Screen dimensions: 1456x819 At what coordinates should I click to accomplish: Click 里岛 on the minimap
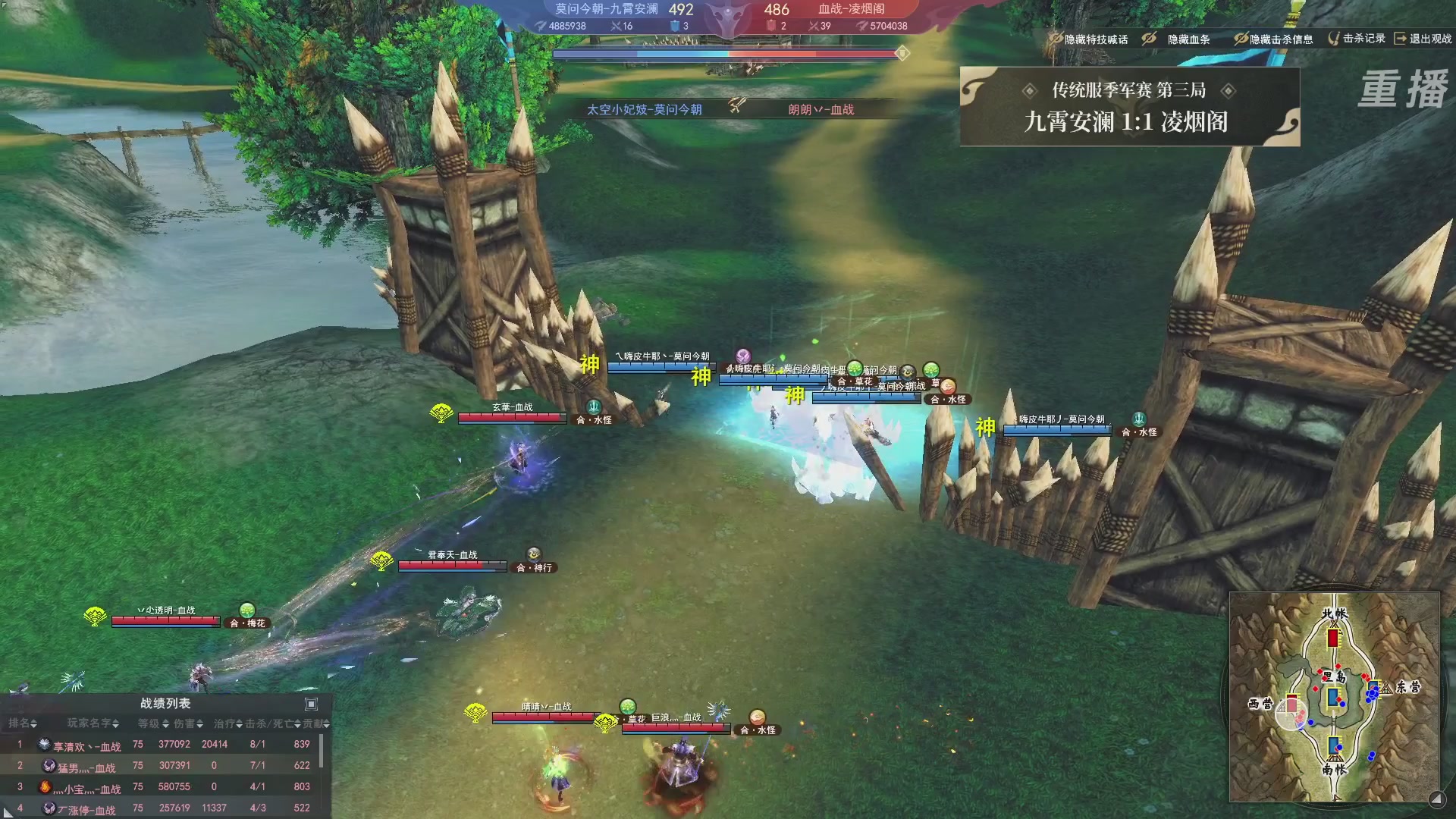(1333, 675)
